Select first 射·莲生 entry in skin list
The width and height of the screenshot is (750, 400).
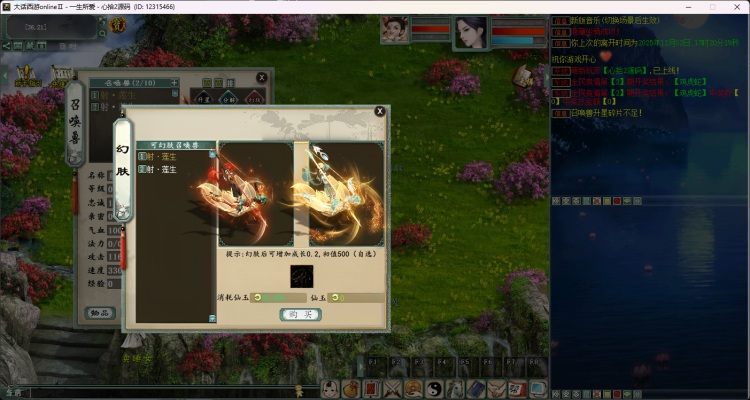click(160, 157)
